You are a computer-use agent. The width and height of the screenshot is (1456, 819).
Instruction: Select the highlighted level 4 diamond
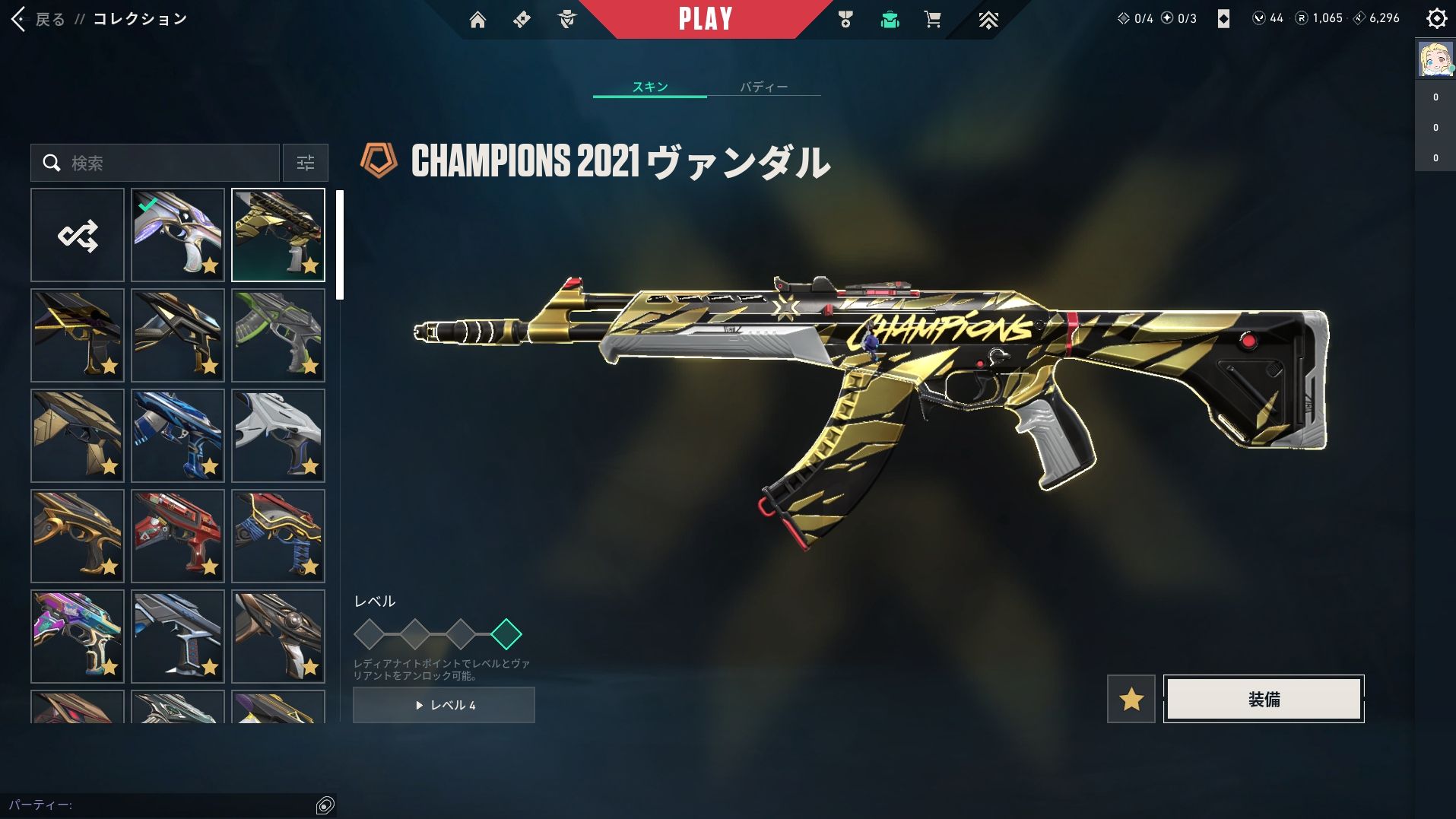coord(506,633)
